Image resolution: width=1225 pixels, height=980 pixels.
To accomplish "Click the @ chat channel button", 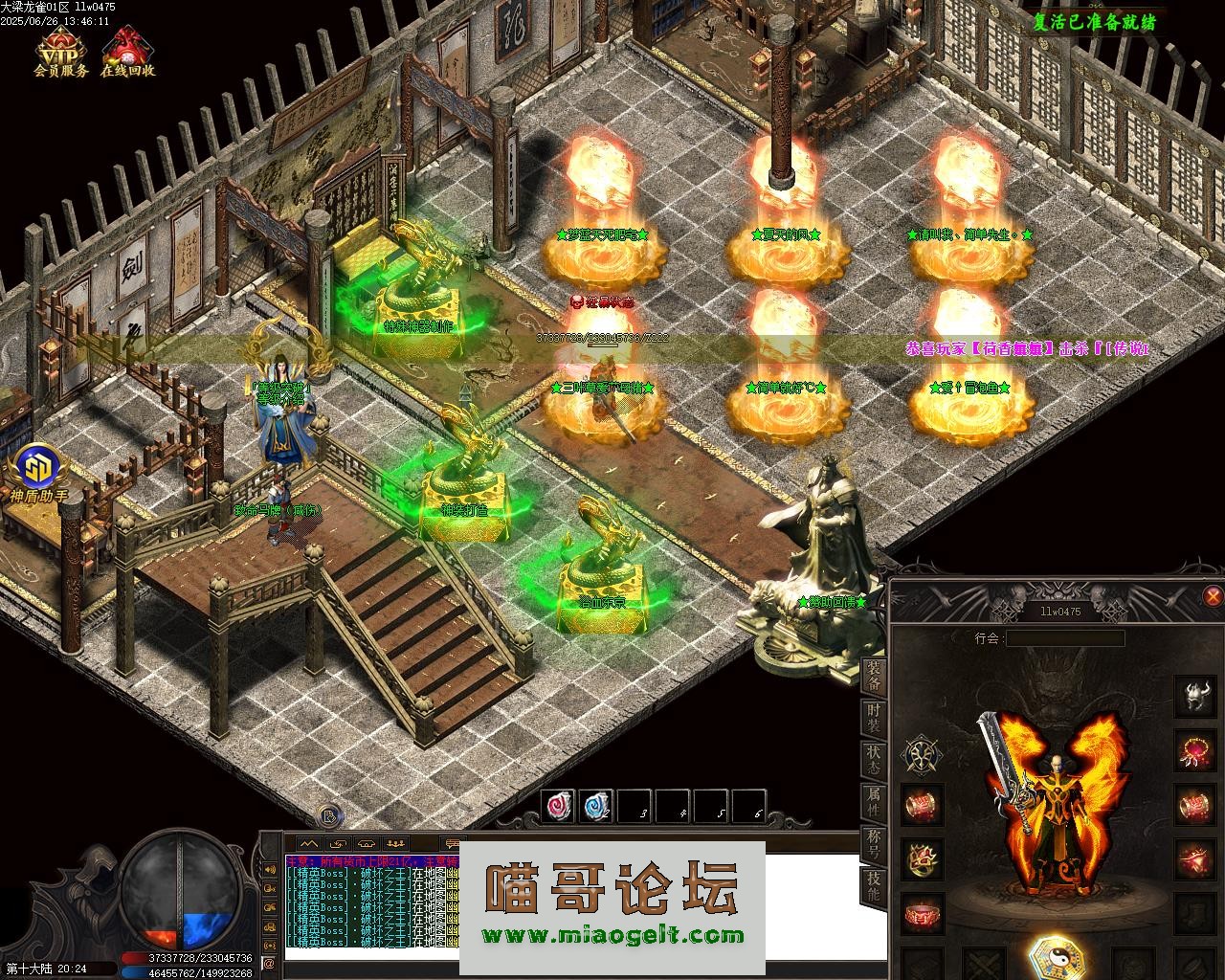I will pyautogui.click(x=270, y=962).
